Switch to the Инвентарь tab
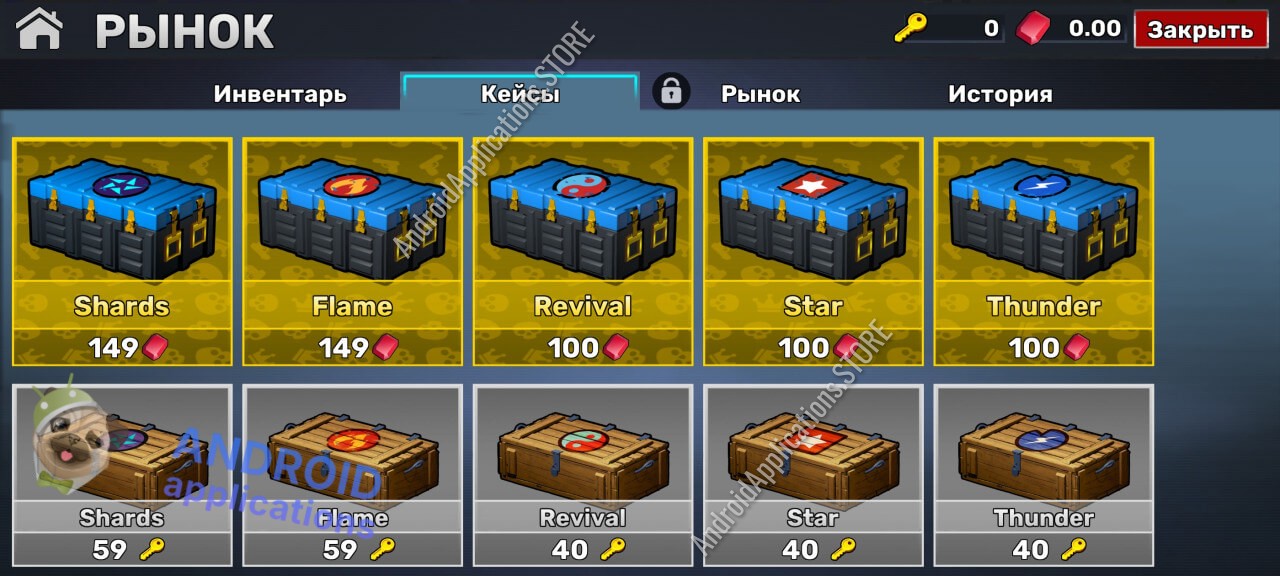This screenshot has width=1280, height=576. pyautogui.click(x=280, y=94)
